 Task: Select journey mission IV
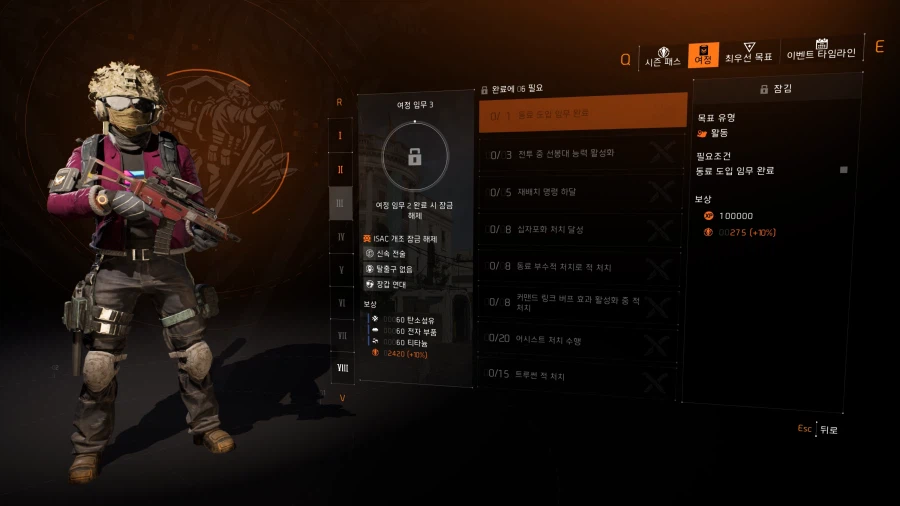click(x=341, y=237)
